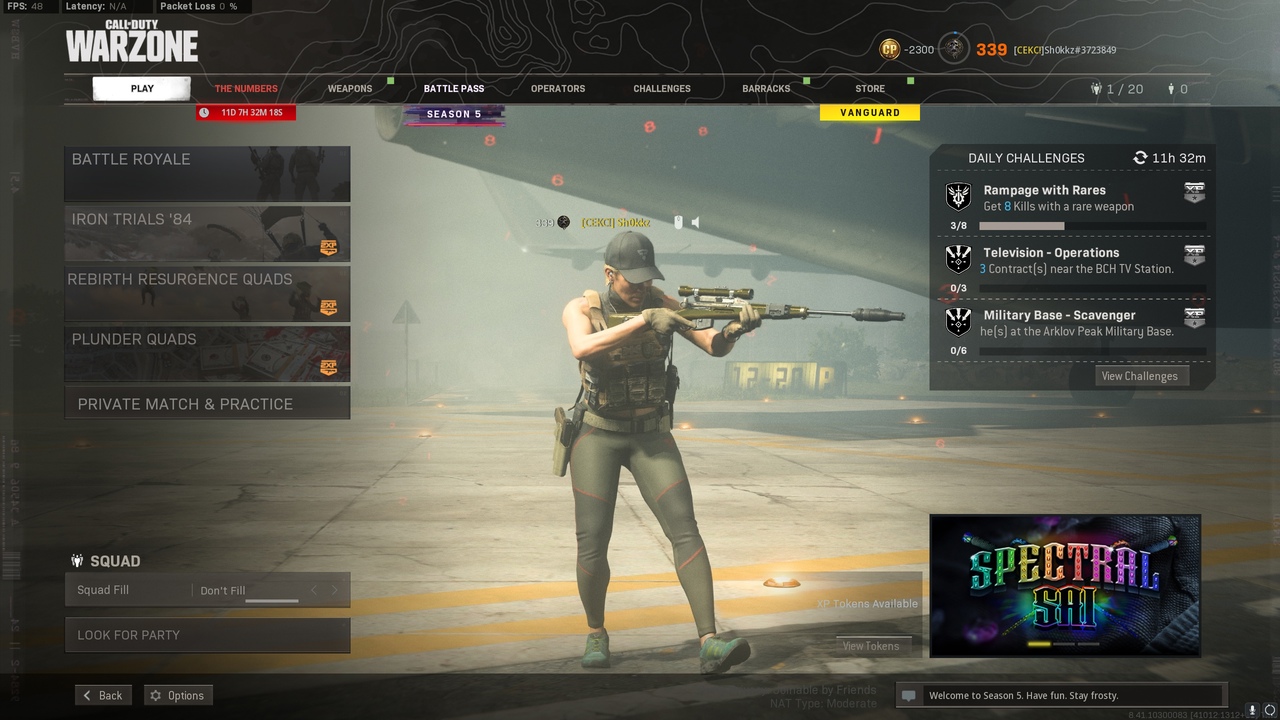Expand the Vanguard filter selector
This screenshot has height=720, width=1280.
[869, 112]
